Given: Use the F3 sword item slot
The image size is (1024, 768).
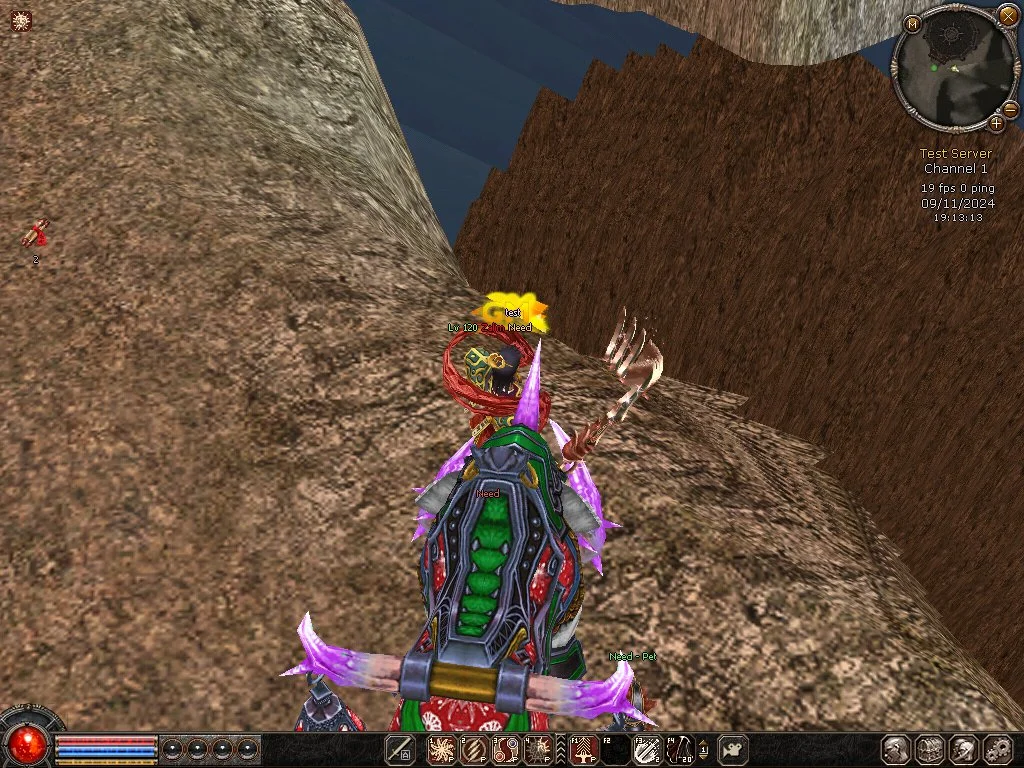Looking at the screenshot, I should (647, 749).
